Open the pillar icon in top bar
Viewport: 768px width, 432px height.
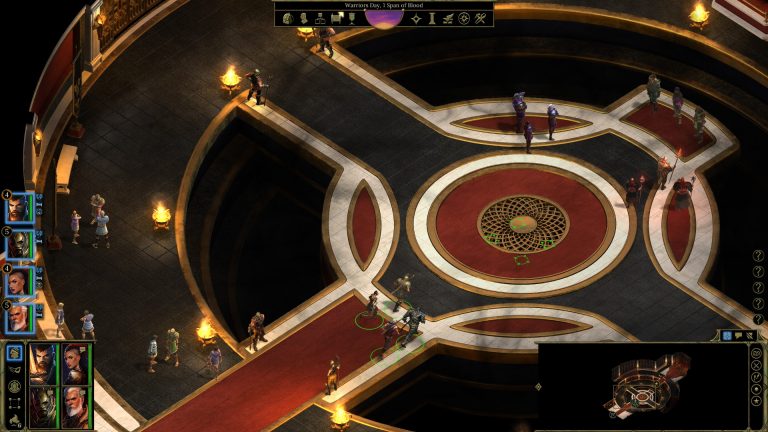432,19
